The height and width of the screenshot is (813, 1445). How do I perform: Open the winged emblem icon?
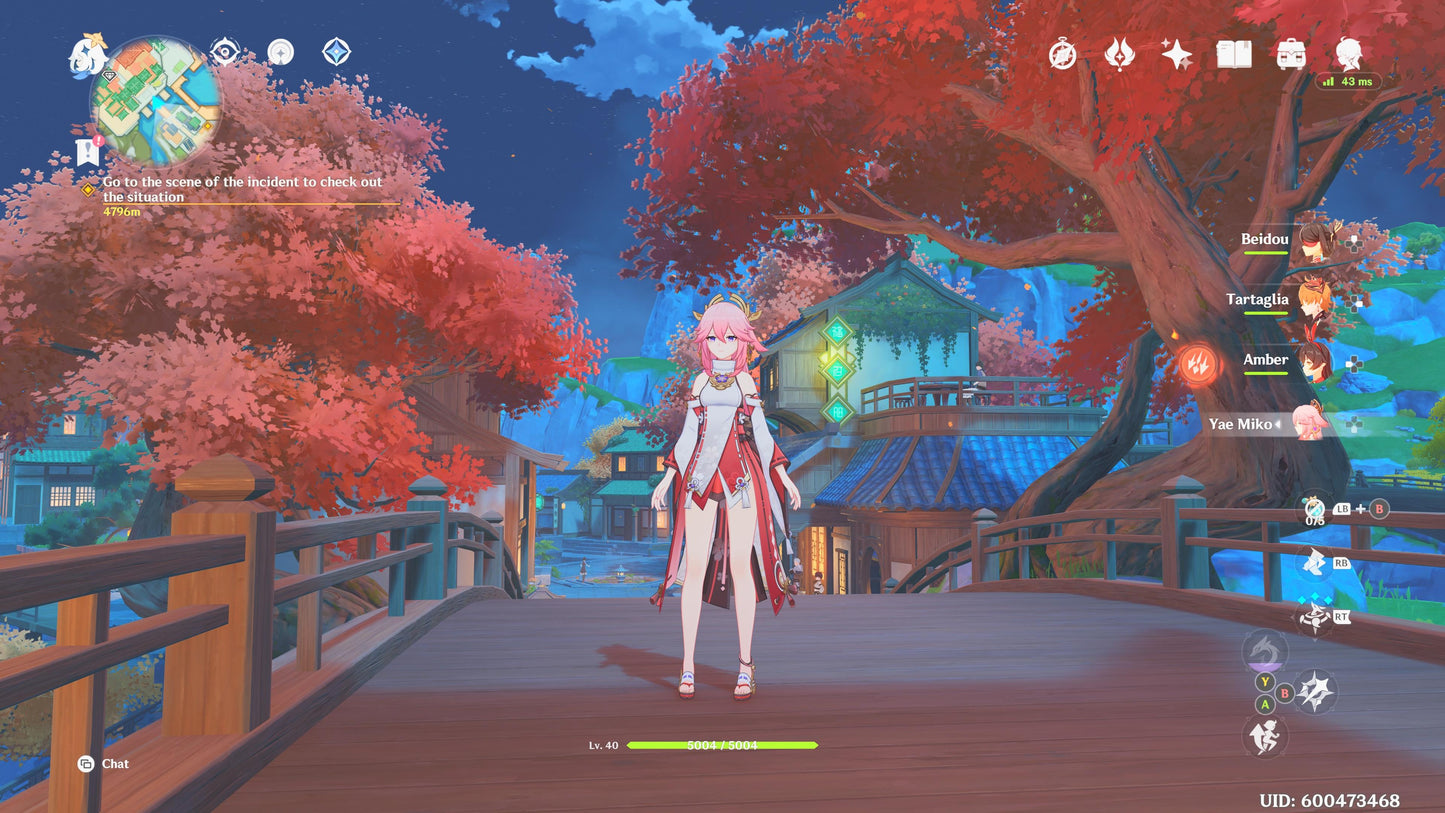coord(1119,54)
